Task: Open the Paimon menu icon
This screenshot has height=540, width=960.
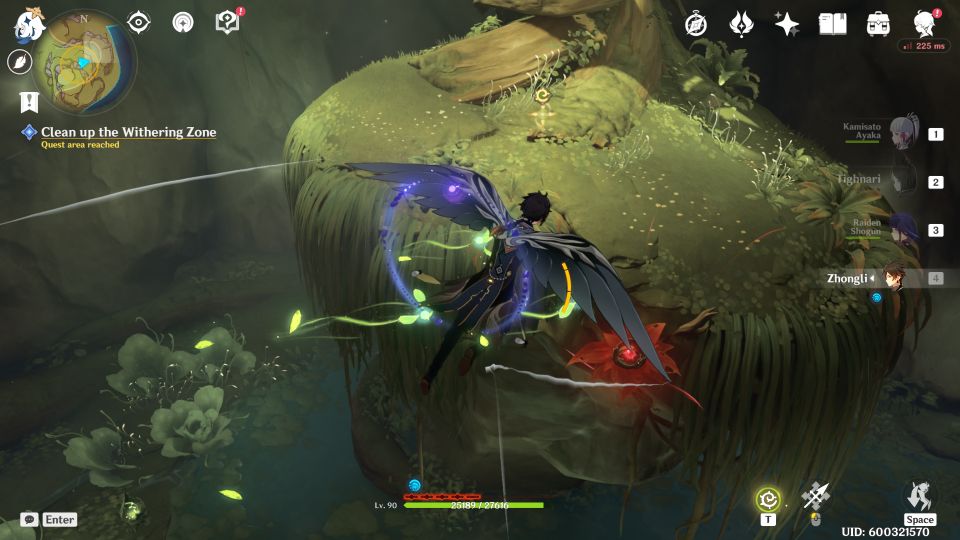Action: [x=27, y=24]
